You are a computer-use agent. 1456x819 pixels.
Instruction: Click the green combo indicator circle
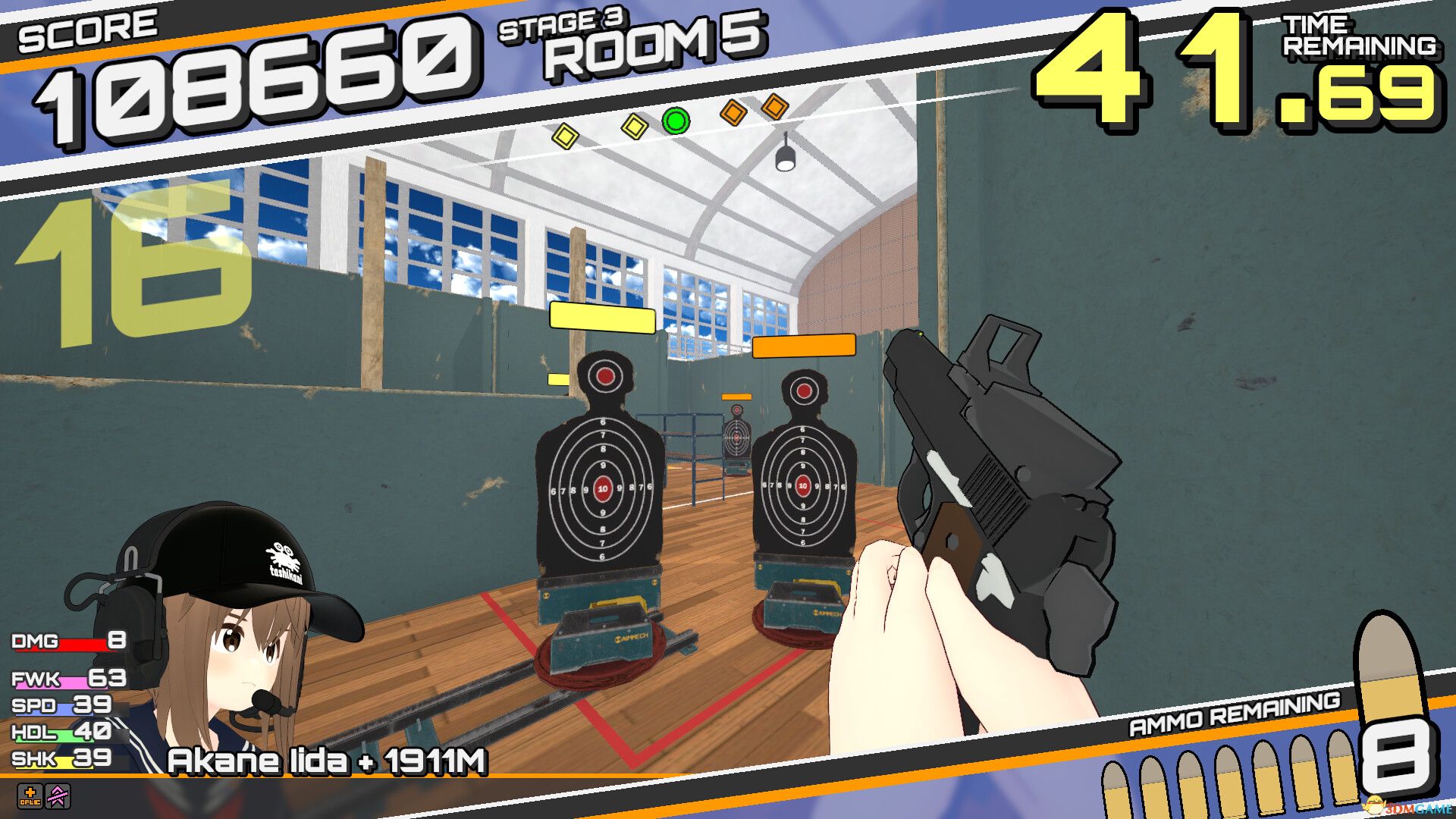[676, 121]
